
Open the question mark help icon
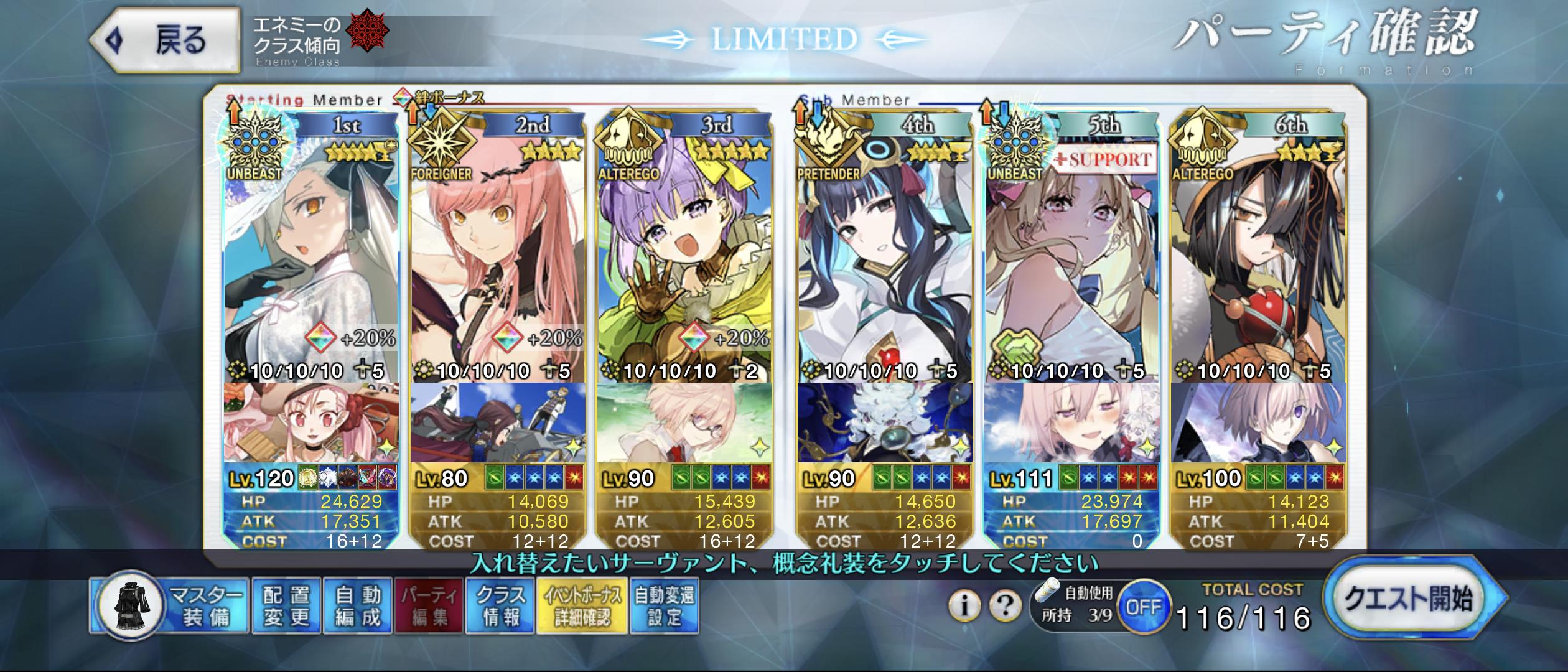[1004, 605]
